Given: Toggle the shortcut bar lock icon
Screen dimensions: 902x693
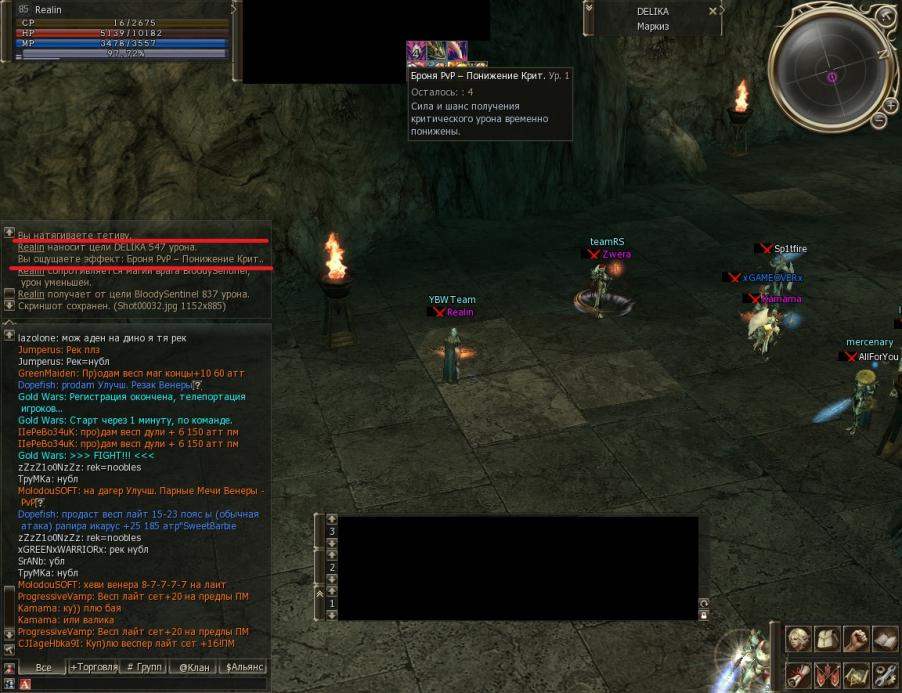Looking at the screenshot, I should click(704, 615).
